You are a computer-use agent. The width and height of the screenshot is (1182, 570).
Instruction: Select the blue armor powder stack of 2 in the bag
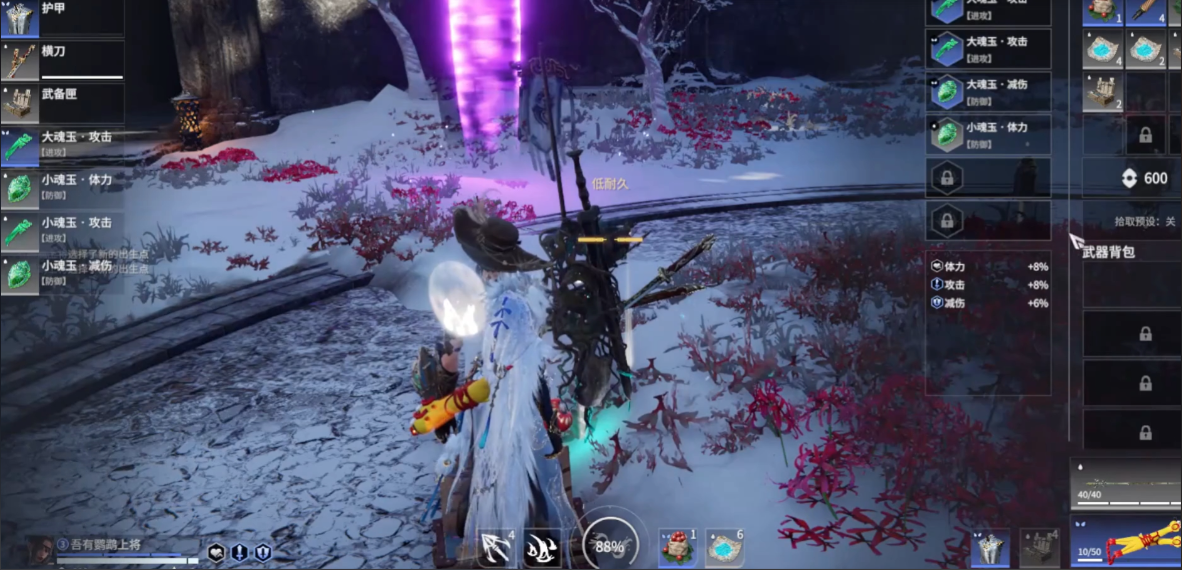point(1146,49)
